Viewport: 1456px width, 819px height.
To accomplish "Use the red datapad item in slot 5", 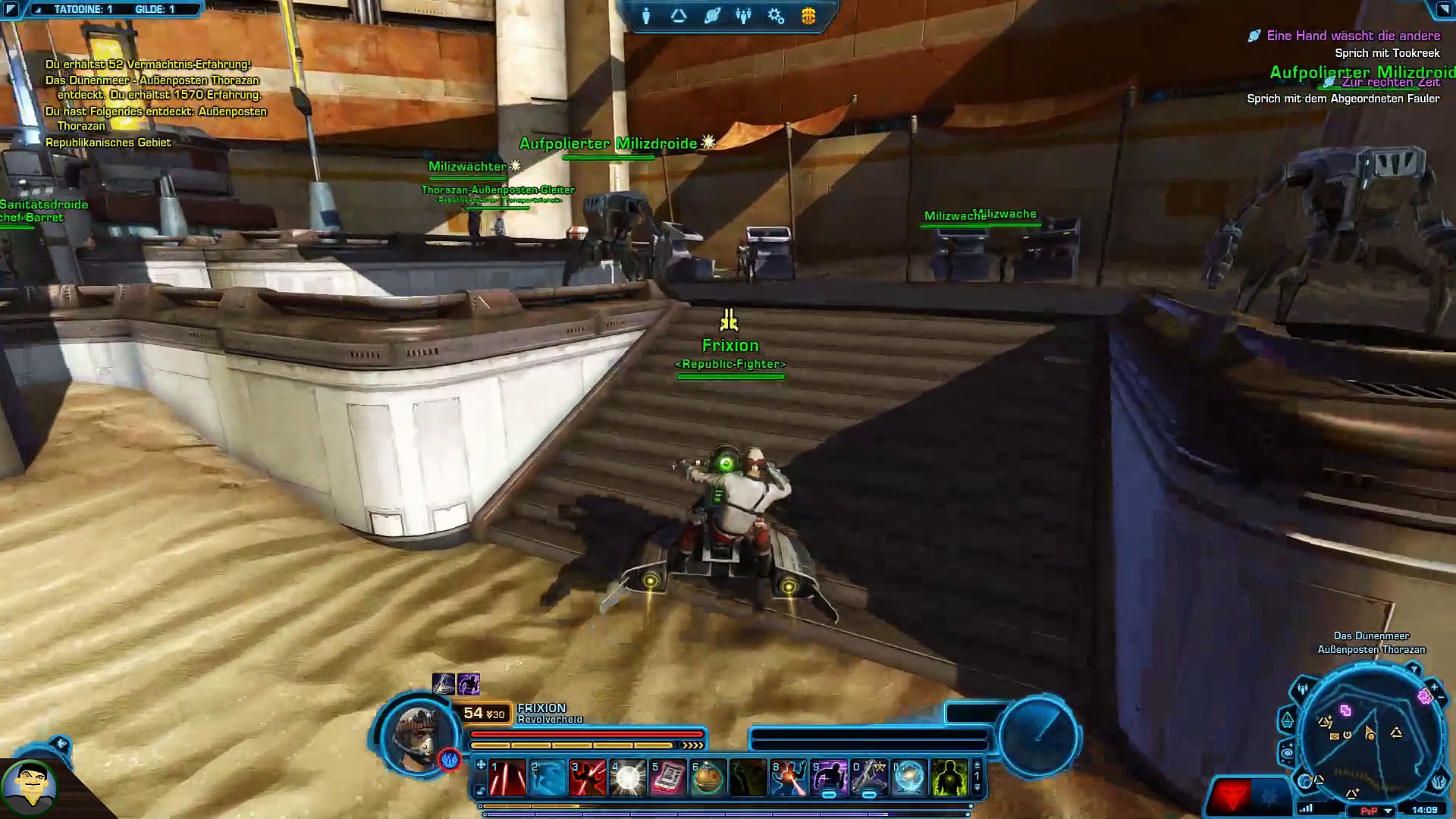I will coord(668,778).
